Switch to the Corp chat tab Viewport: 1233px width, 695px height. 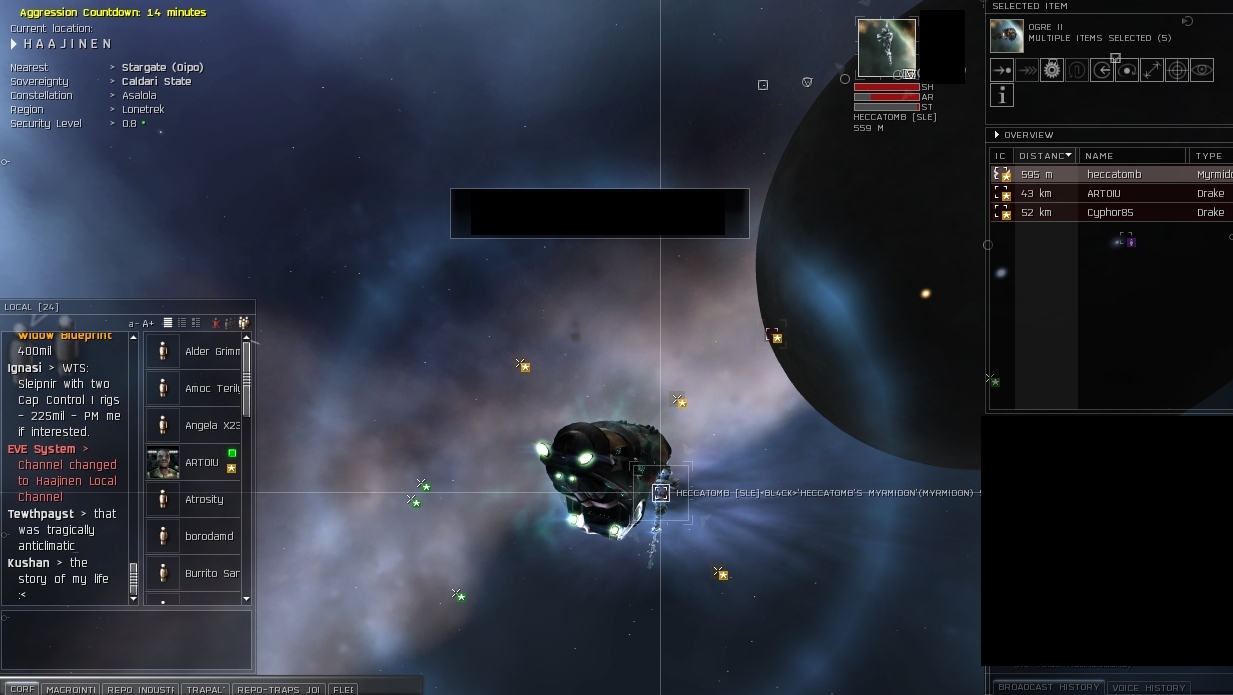22,689
